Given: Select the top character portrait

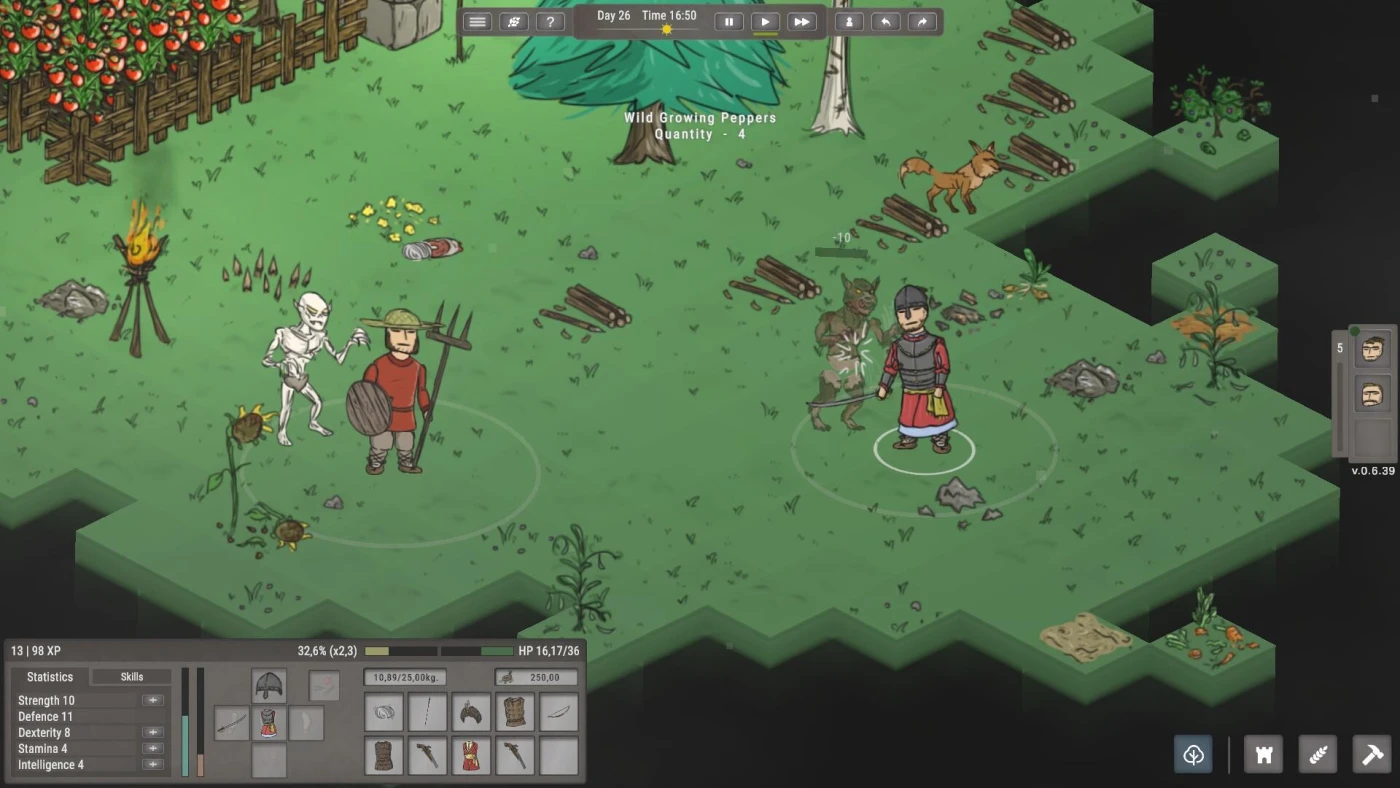Looking at the screenshot, I should pyautogui.click(x=1372, y=351).
